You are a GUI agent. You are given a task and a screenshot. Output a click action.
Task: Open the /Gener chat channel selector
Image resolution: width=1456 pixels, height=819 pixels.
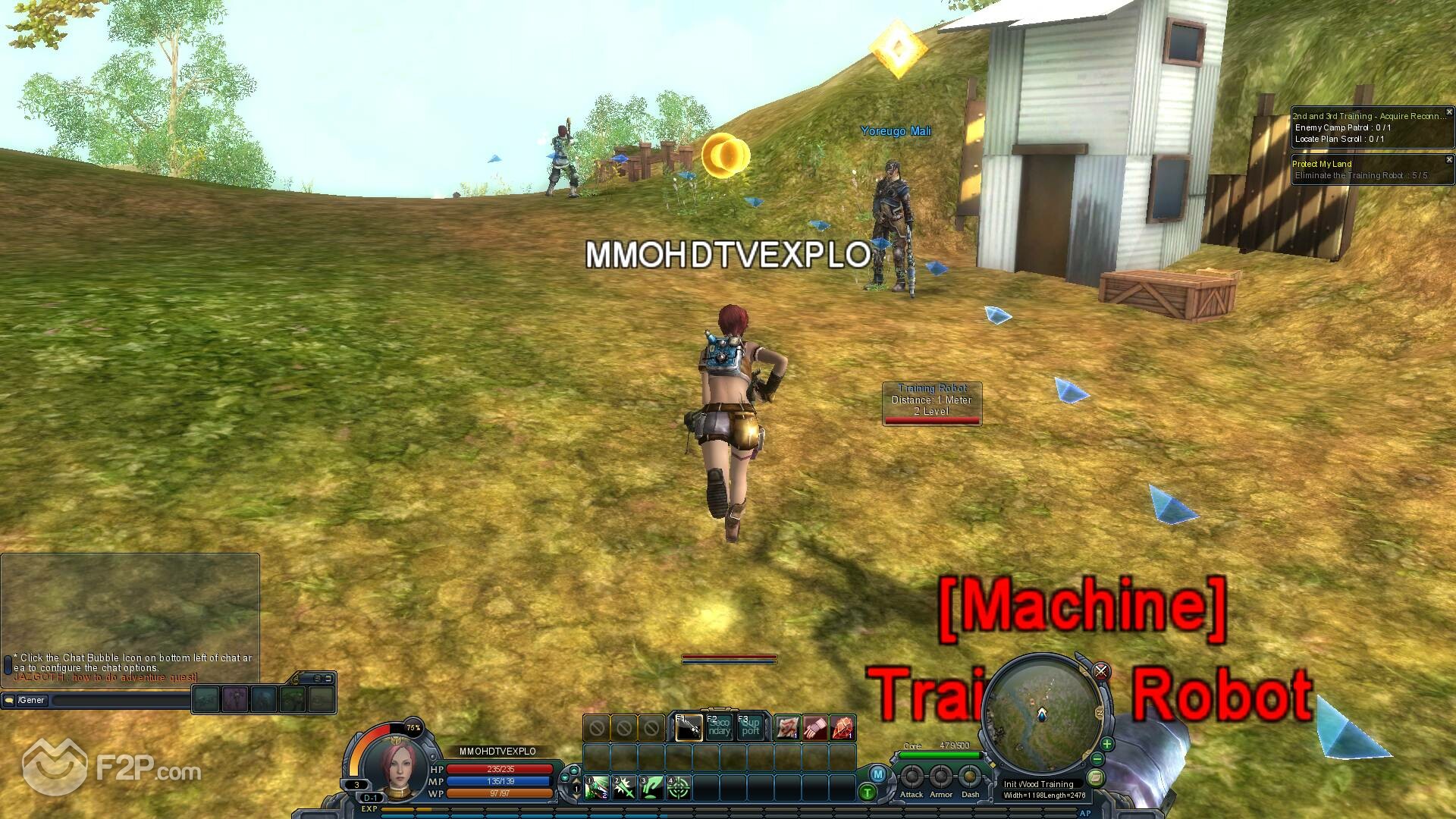click(x=32, y=701)
